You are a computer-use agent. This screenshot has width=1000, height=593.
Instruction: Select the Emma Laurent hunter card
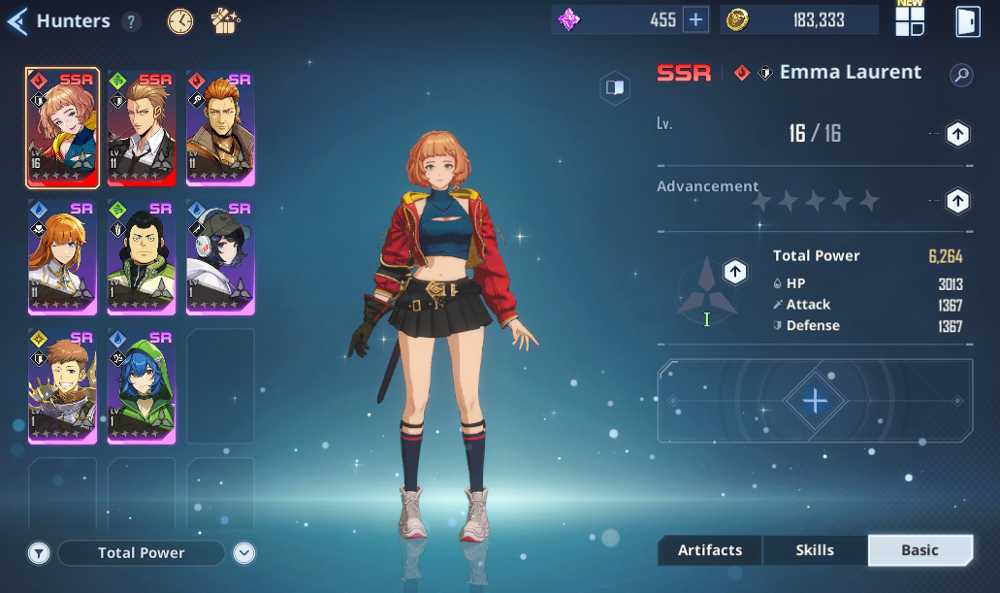pos(62,128)
